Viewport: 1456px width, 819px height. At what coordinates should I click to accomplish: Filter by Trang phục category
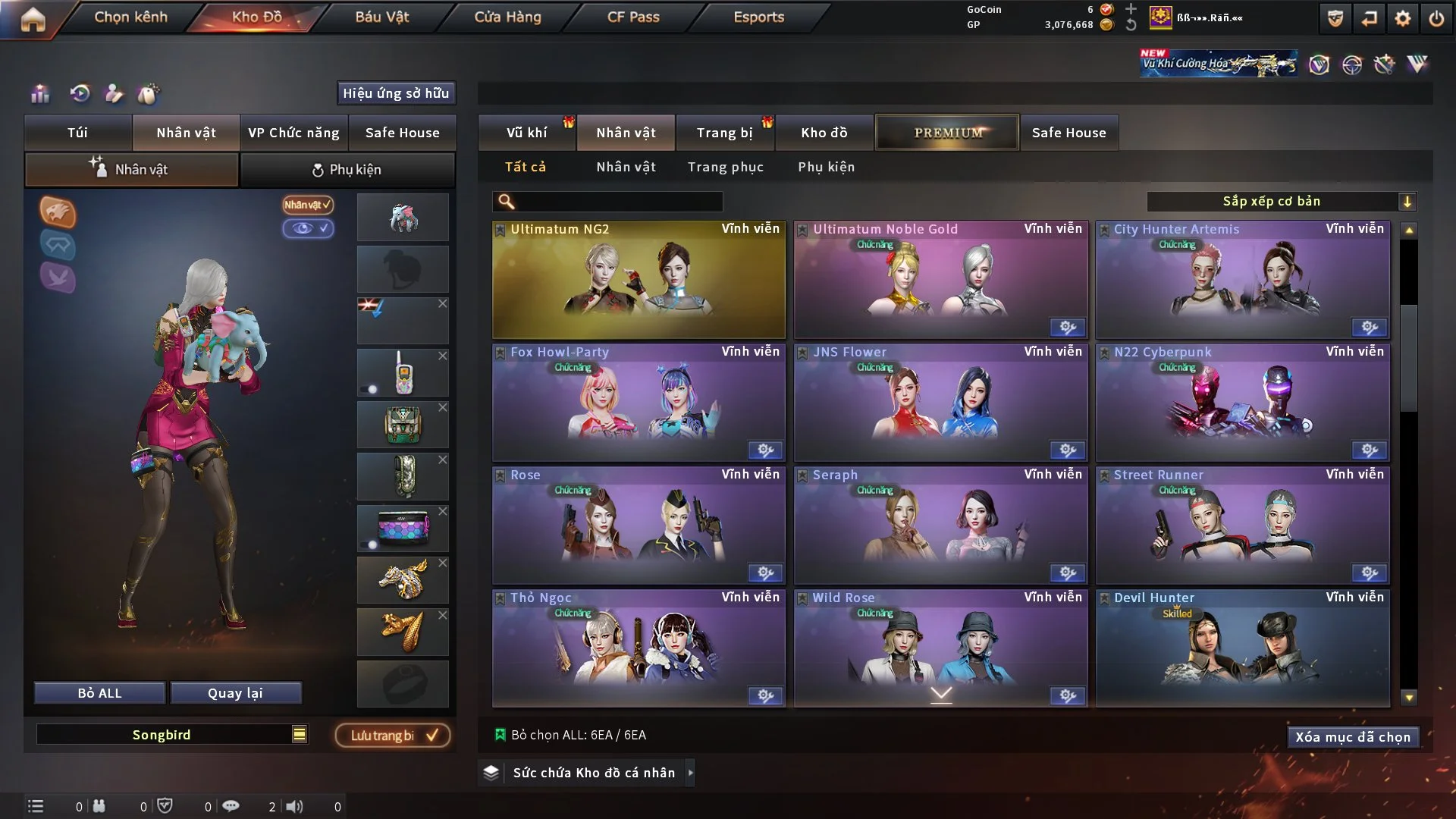point(725,167)
